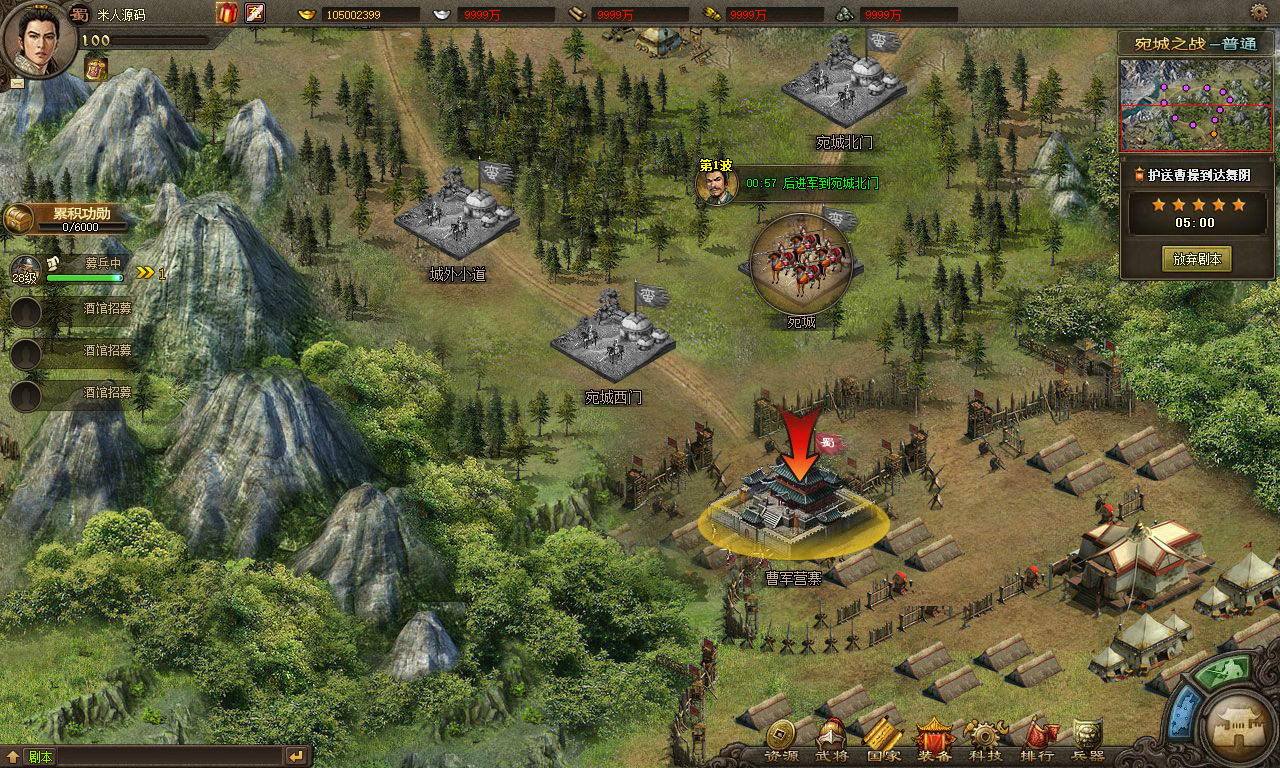
Task: Click the green soldier arc button
Action: click(1224, 674)
